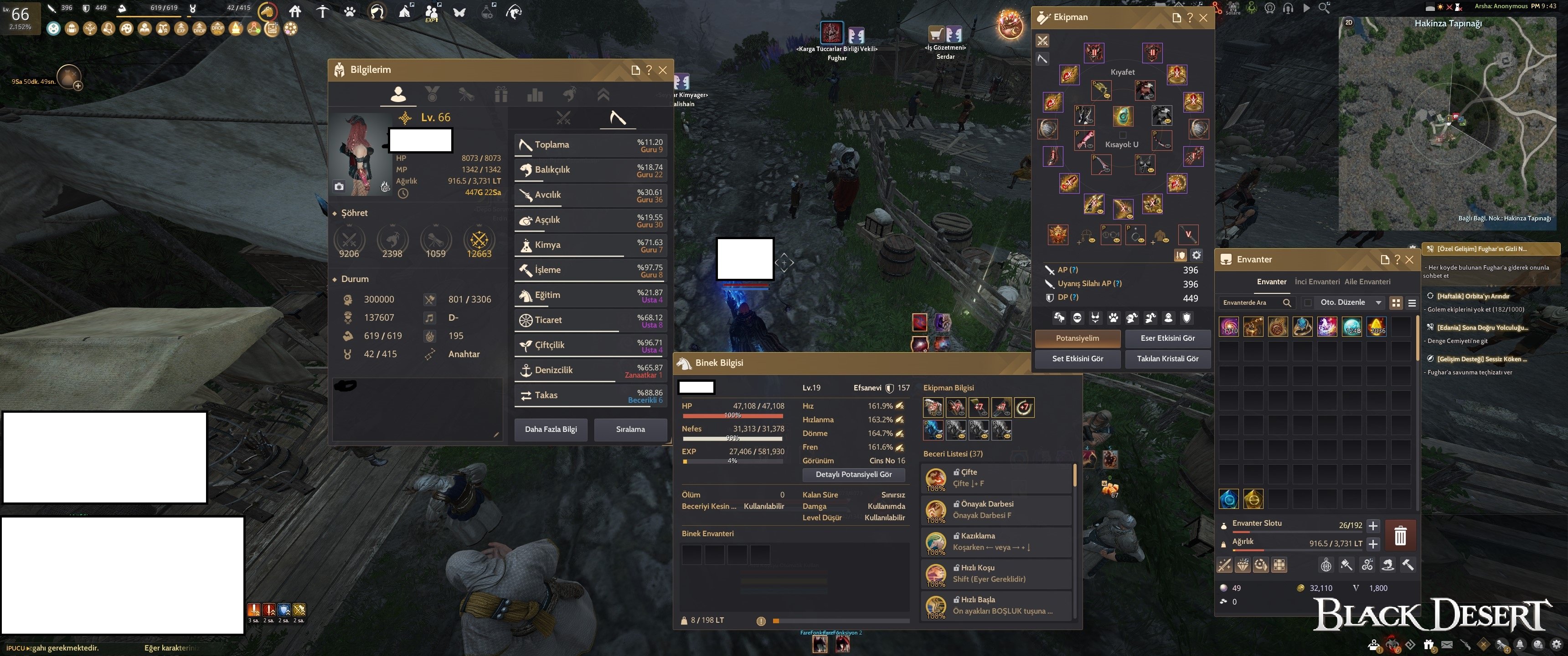Expand inventory slots with plus button
The height and width of the screenshot is (656, 1568).
1372,525
